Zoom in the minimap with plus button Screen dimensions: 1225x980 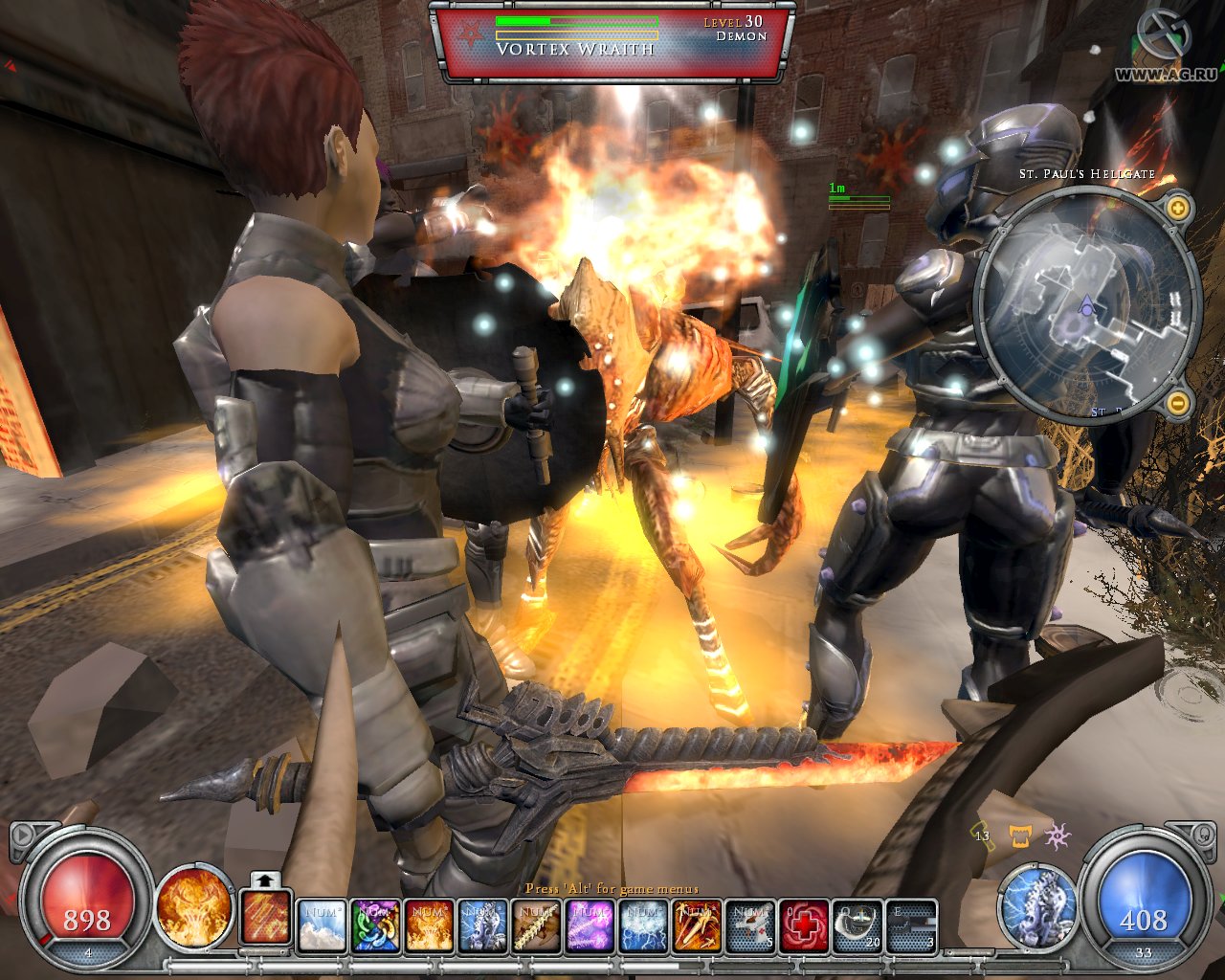tap(1177, 208)
